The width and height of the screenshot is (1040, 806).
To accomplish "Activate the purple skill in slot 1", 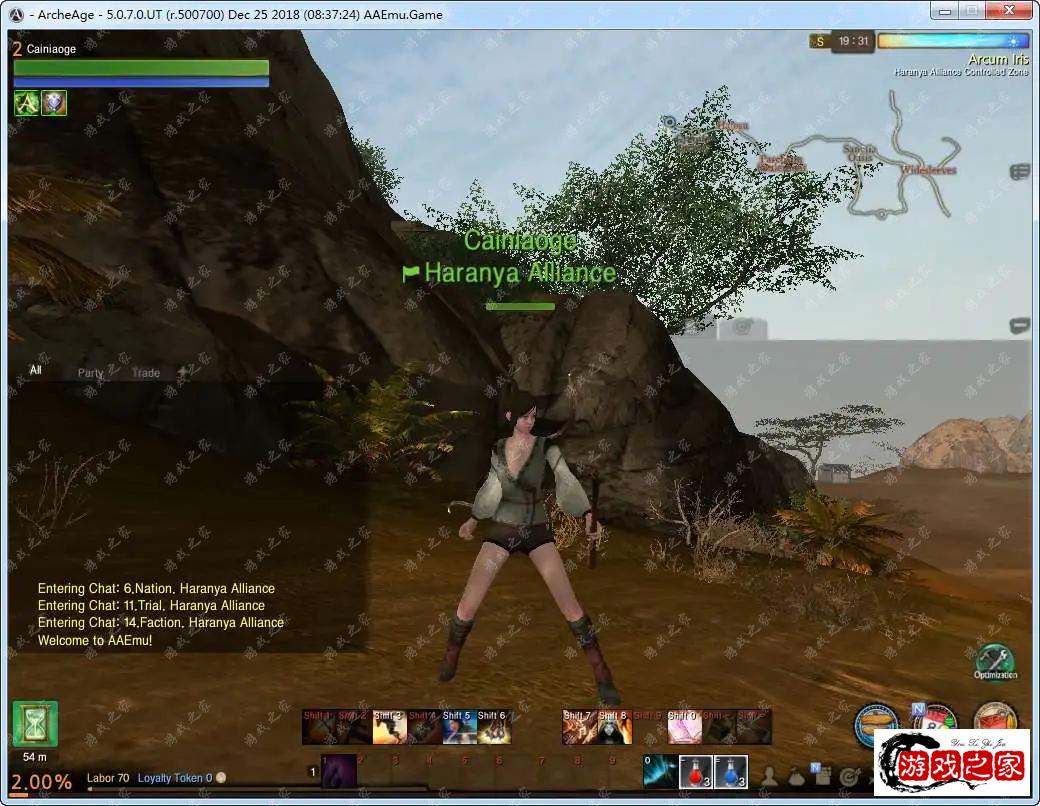I will point(338,772).
